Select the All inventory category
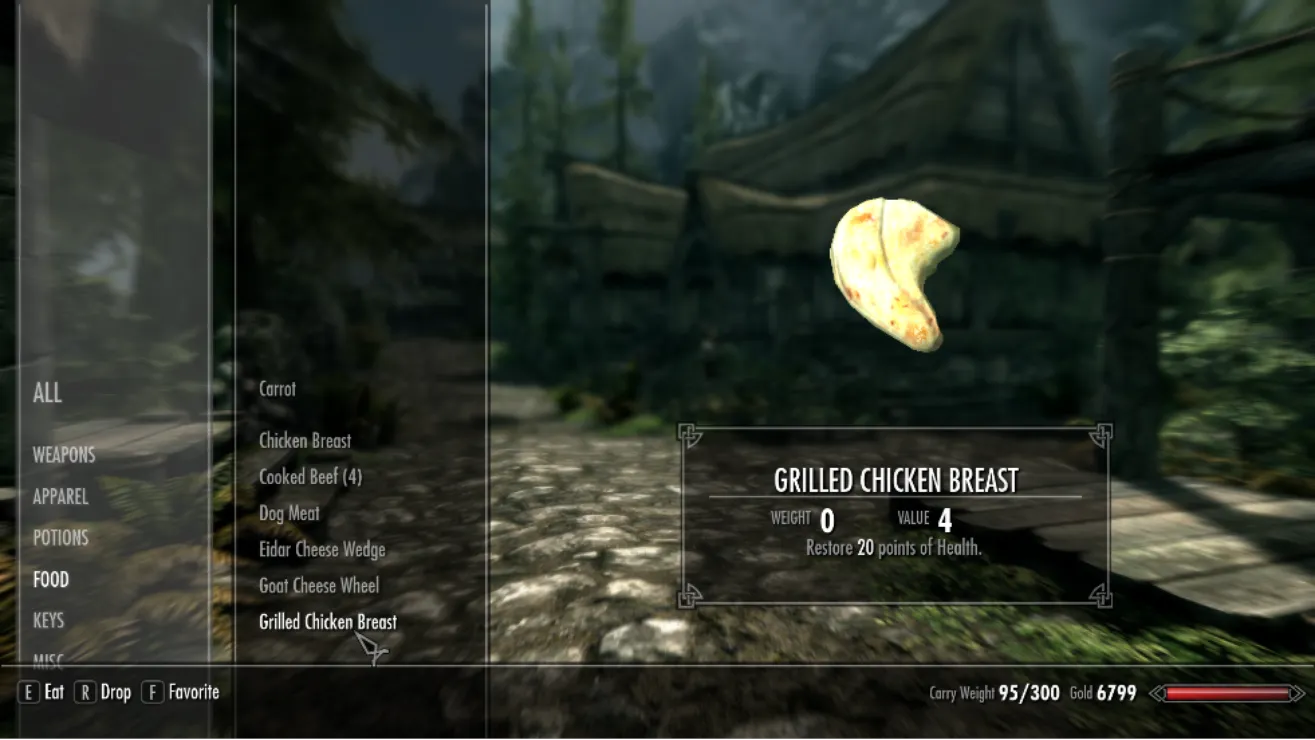 47,393
